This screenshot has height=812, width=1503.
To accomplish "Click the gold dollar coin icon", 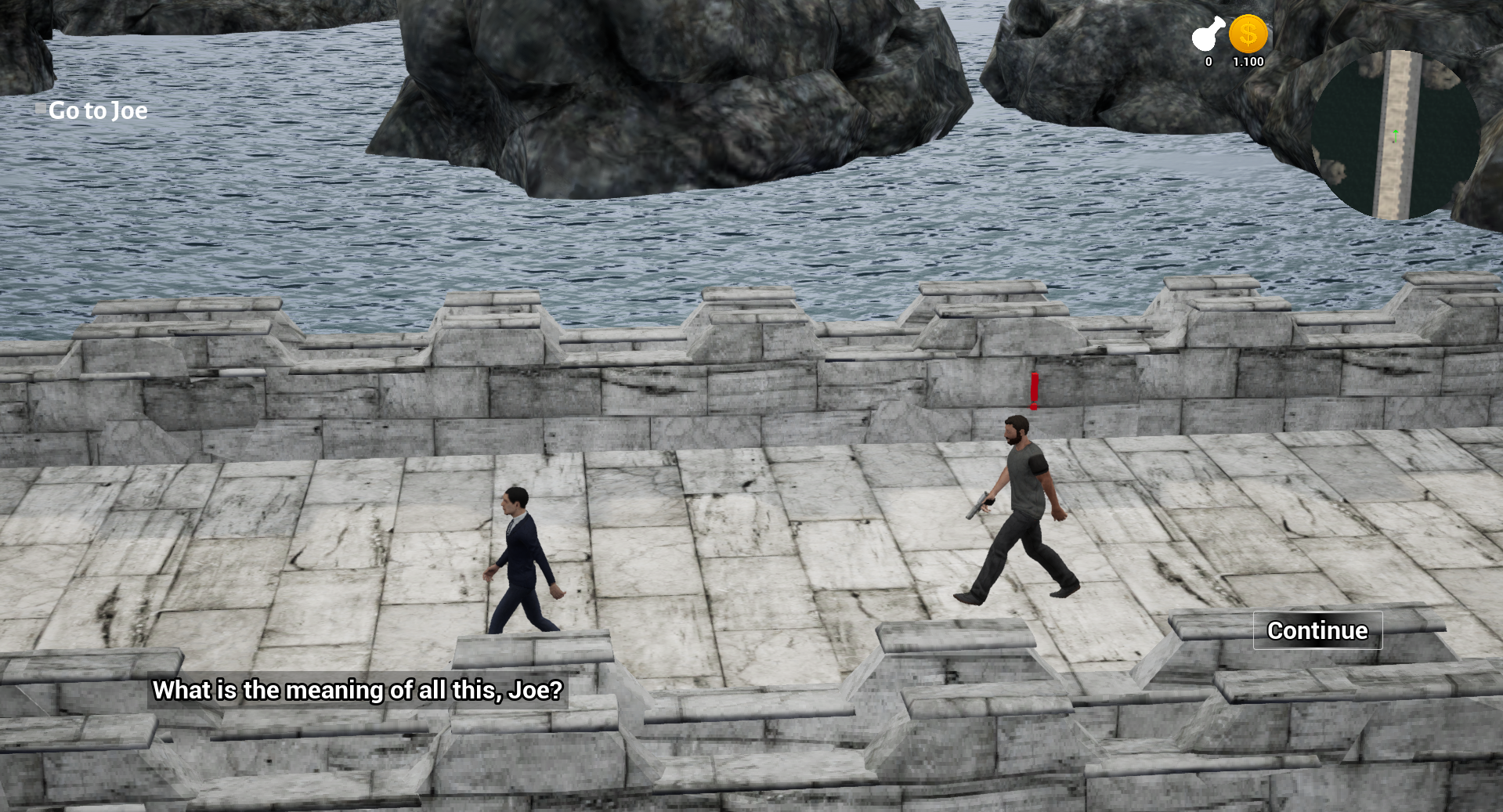I will (1248, 34).
